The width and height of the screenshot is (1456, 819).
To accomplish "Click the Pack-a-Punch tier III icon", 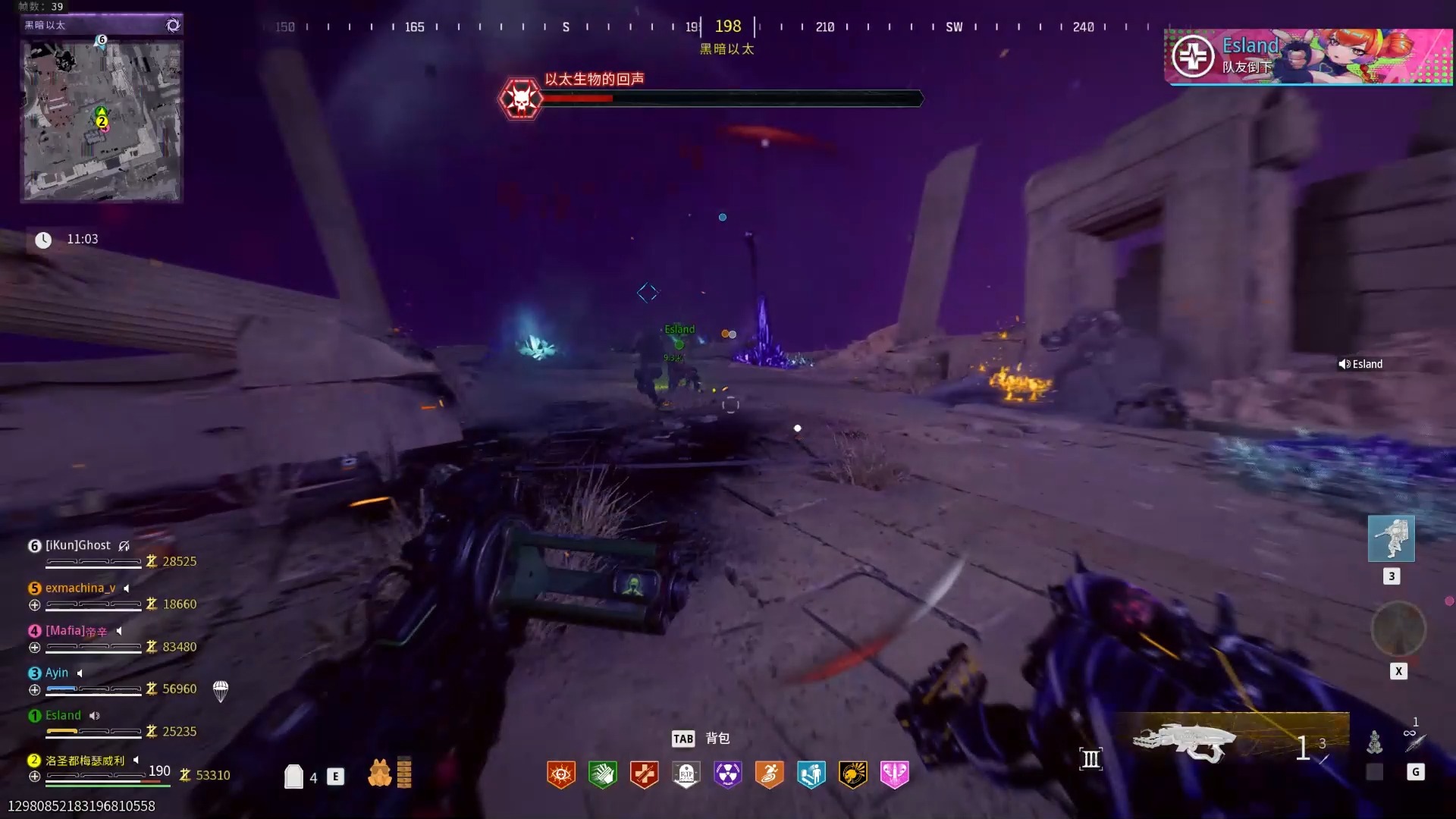I will 1090,758.
